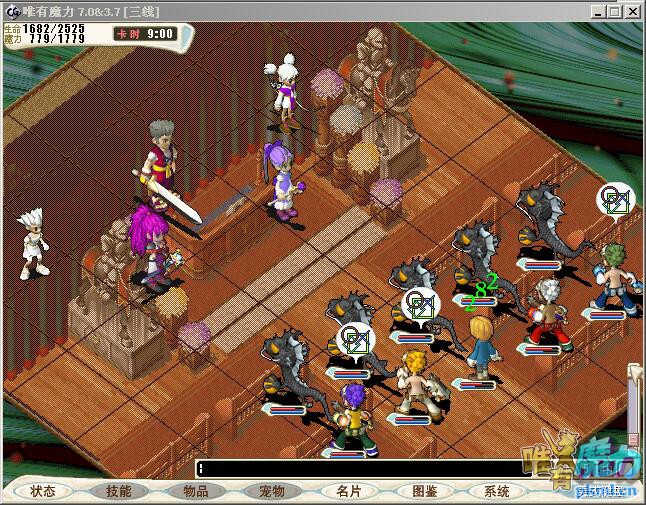Open the 宠物 (Pets) menu

pos(272,491)
